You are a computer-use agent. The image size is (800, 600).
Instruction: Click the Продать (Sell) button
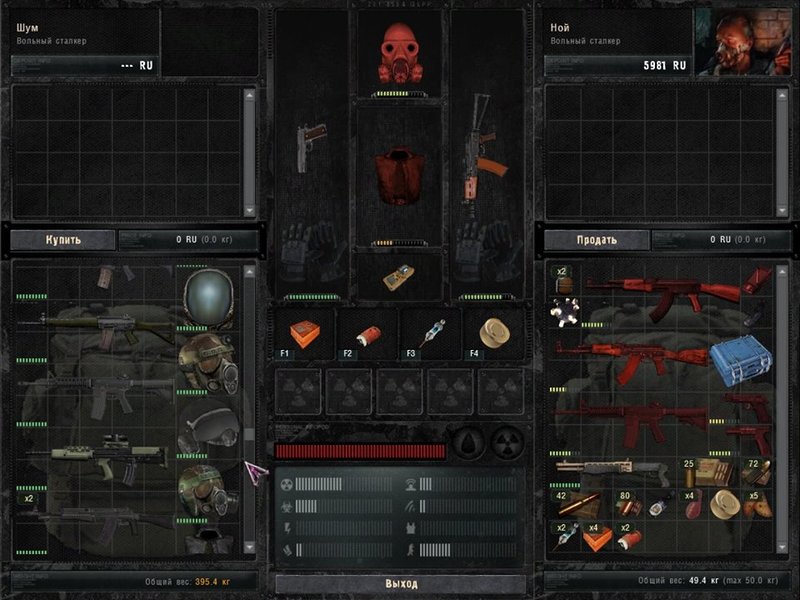click(x=595, y=240)
